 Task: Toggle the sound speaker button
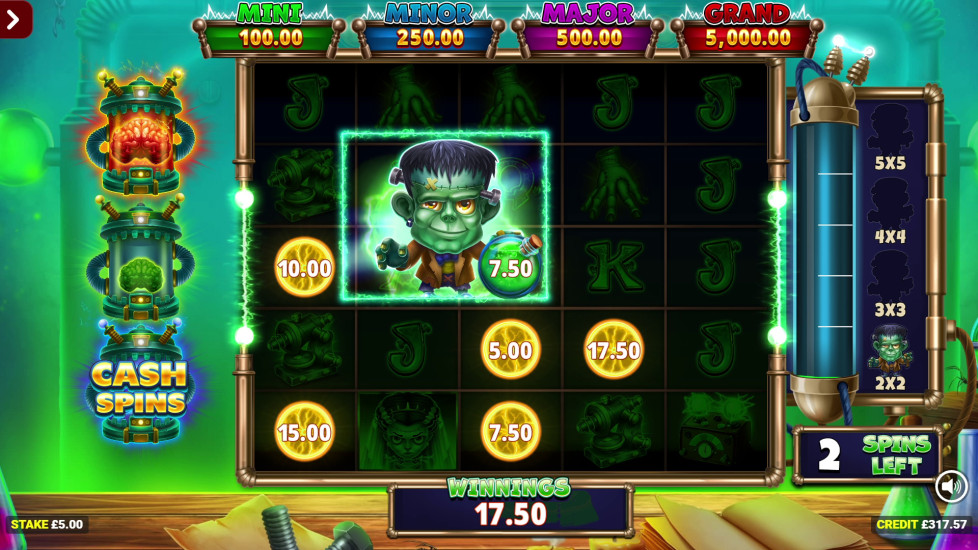(x=951, y=486)
